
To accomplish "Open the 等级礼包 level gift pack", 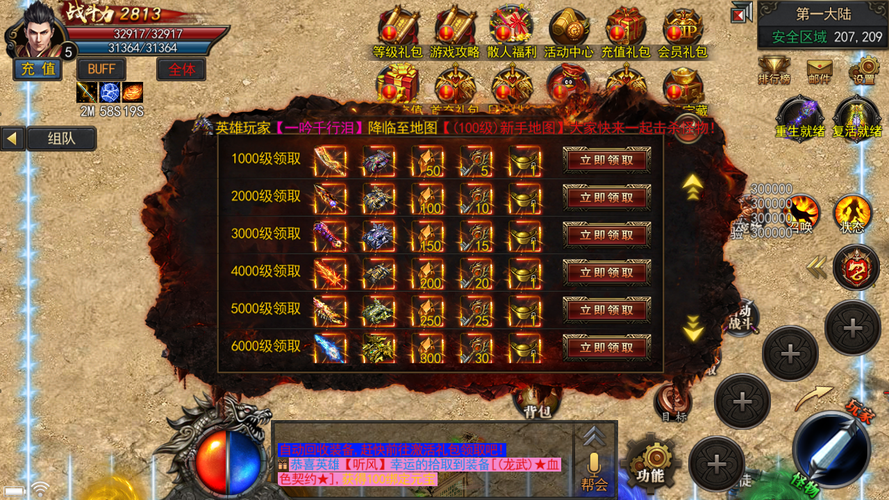I will point(398,31).
